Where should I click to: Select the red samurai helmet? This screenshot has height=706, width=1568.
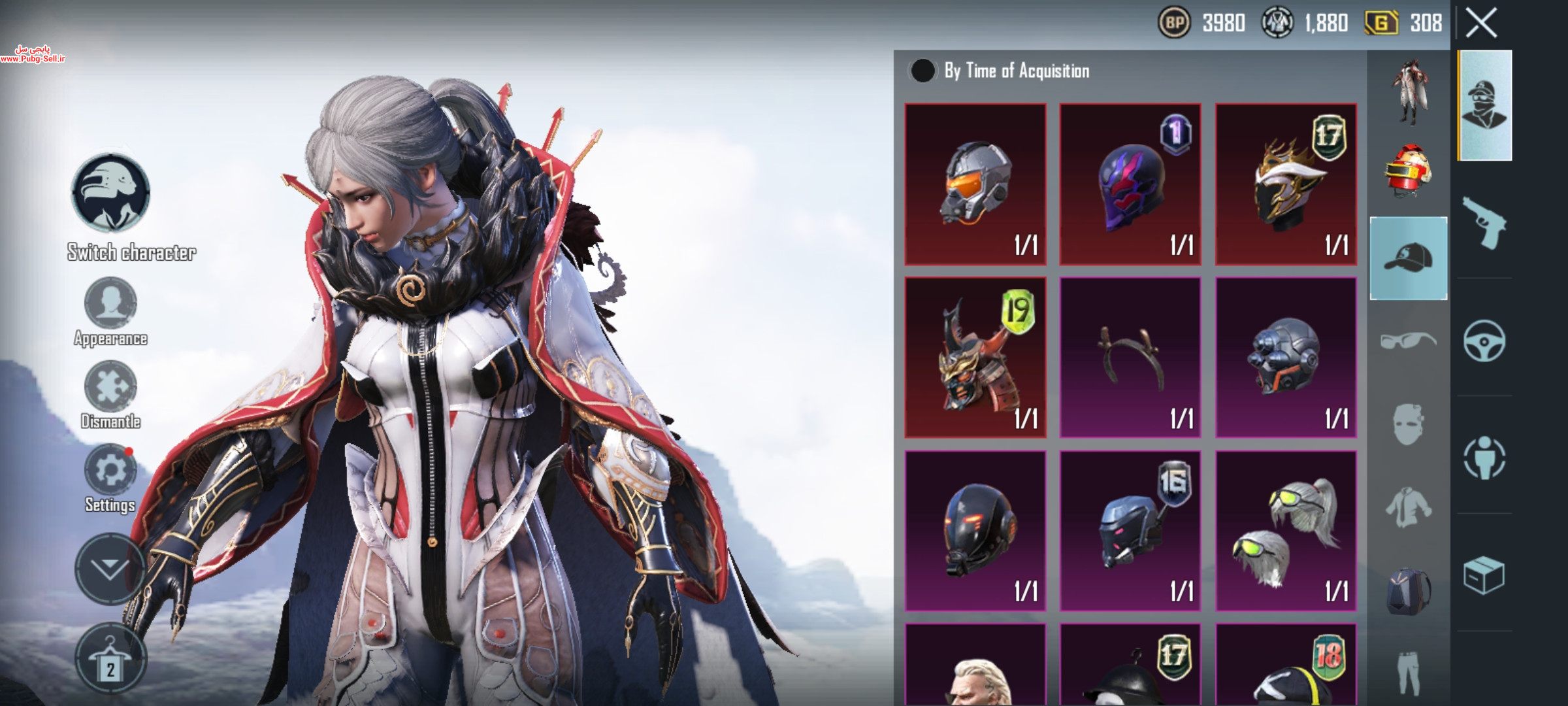pyautogui.click(x=975, y=358)
